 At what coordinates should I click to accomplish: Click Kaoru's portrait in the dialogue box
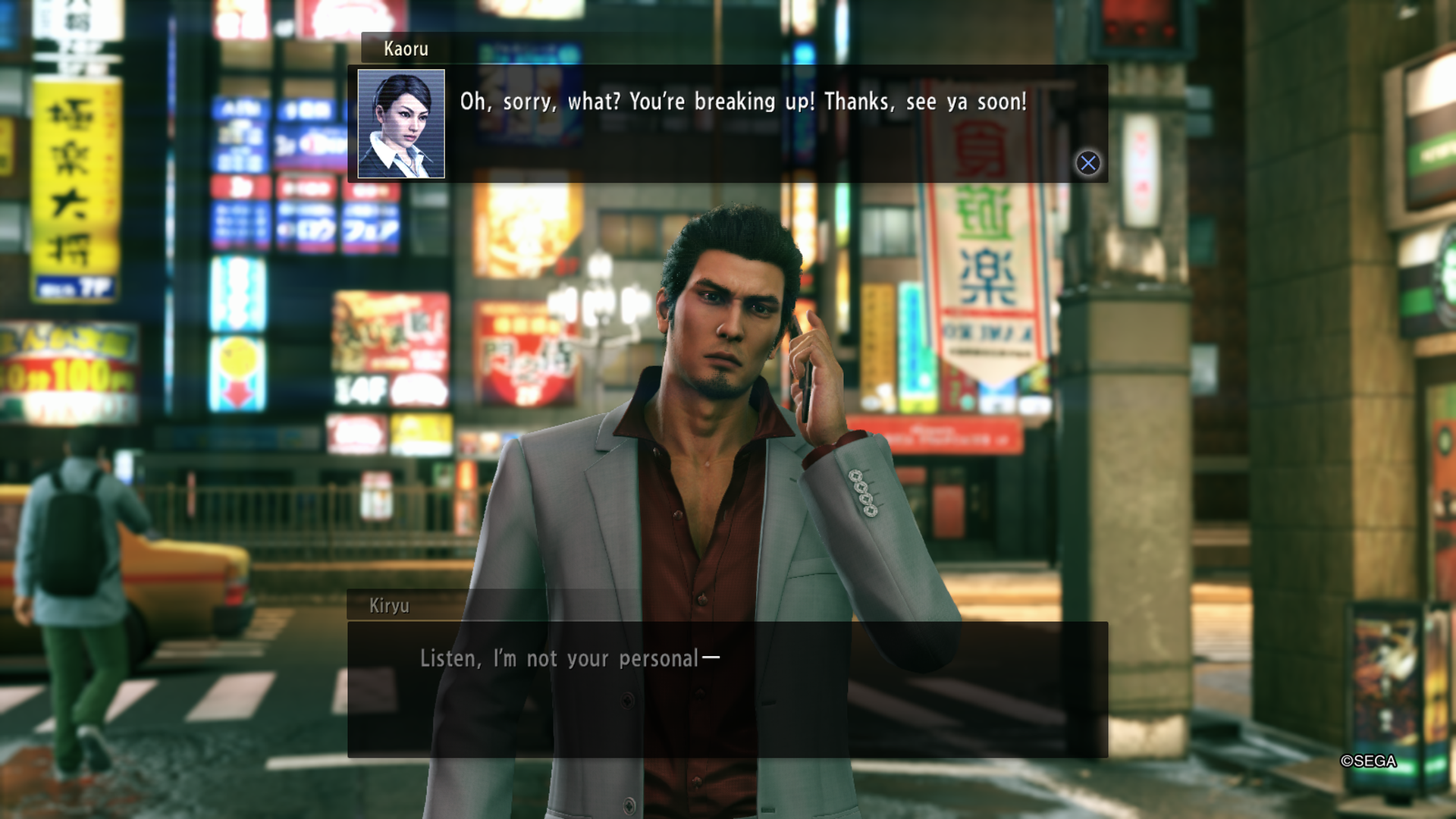(401, 124)
